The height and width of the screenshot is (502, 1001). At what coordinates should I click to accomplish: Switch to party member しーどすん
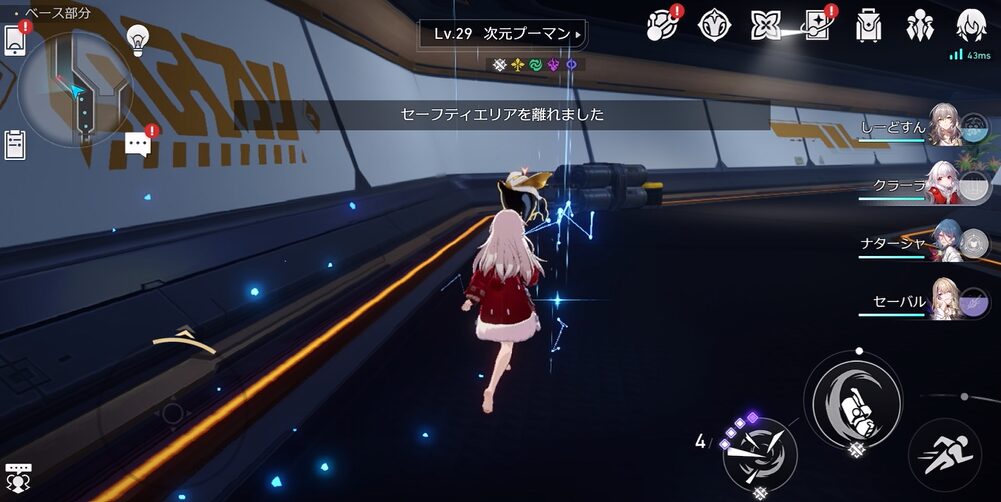pos(946,128)
